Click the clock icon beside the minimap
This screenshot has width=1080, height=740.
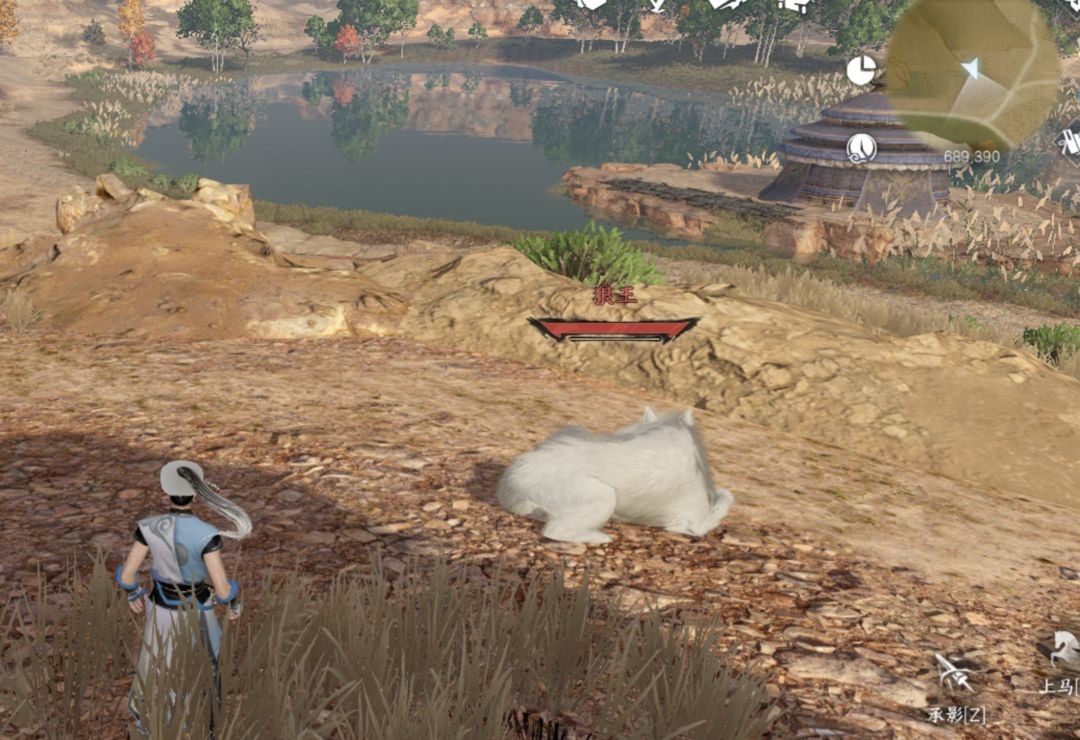861,70
